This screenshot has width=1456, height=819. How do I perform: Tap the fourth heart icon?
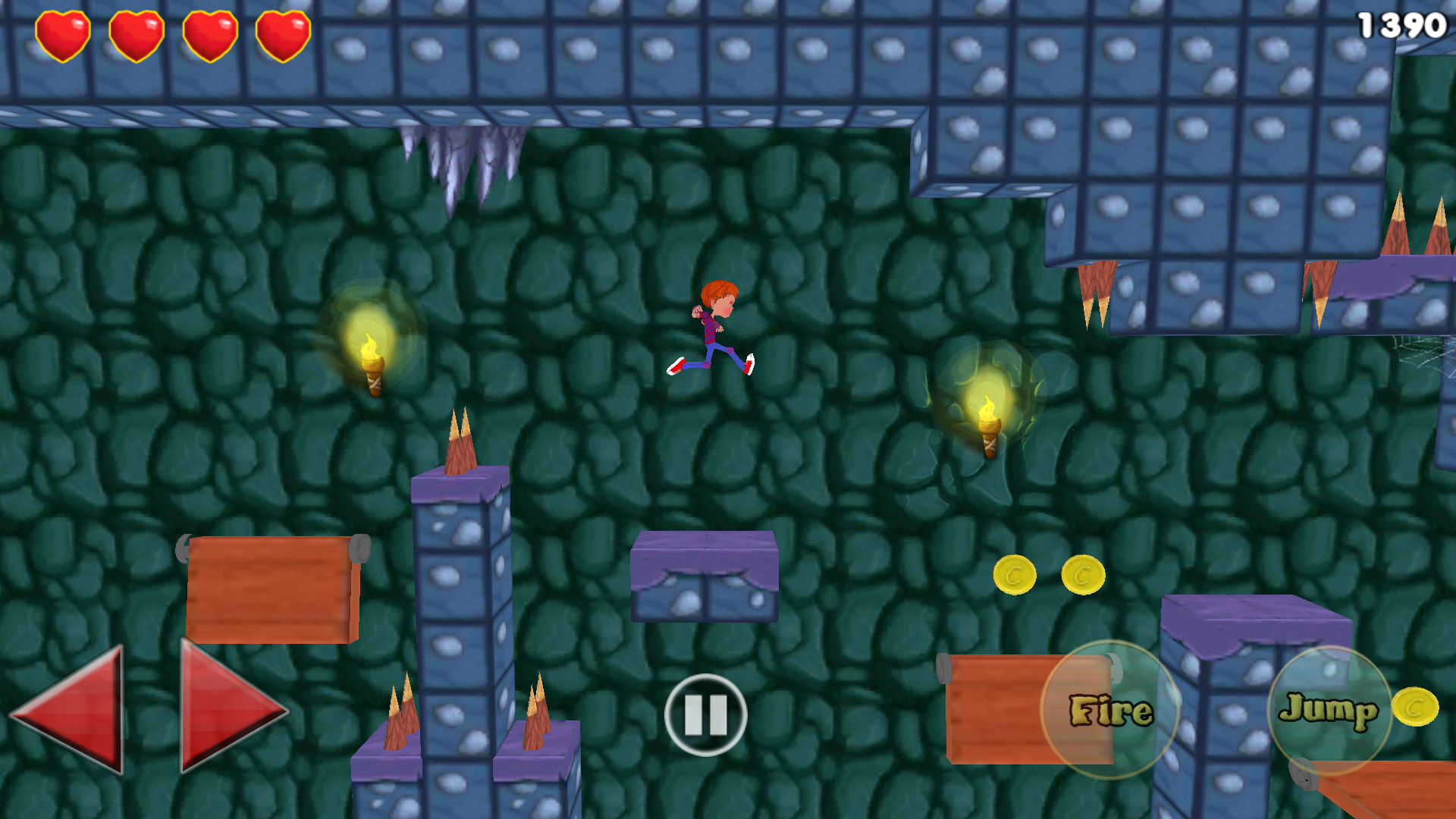[282, 33]
